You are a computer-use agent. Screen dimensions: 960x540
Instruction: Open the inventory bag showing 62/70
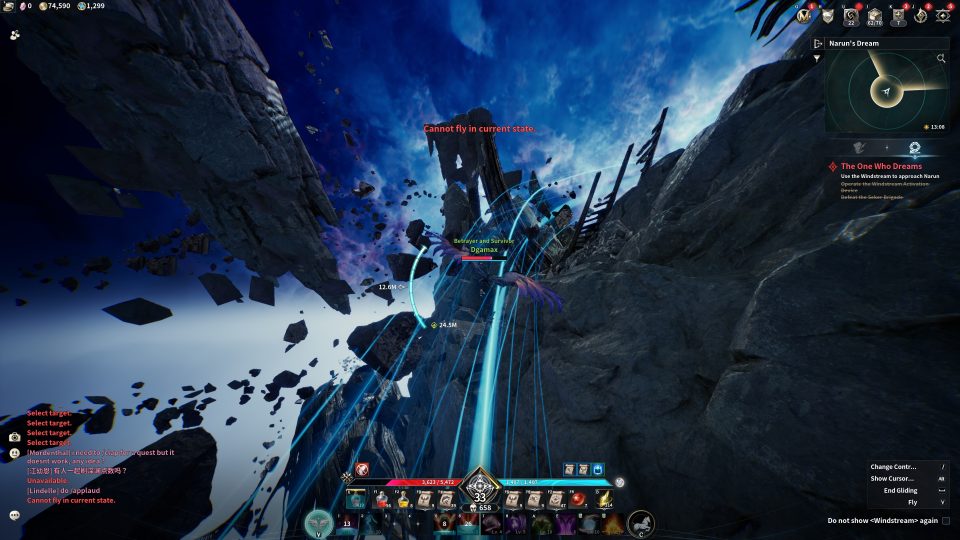(x=874, y=15)
